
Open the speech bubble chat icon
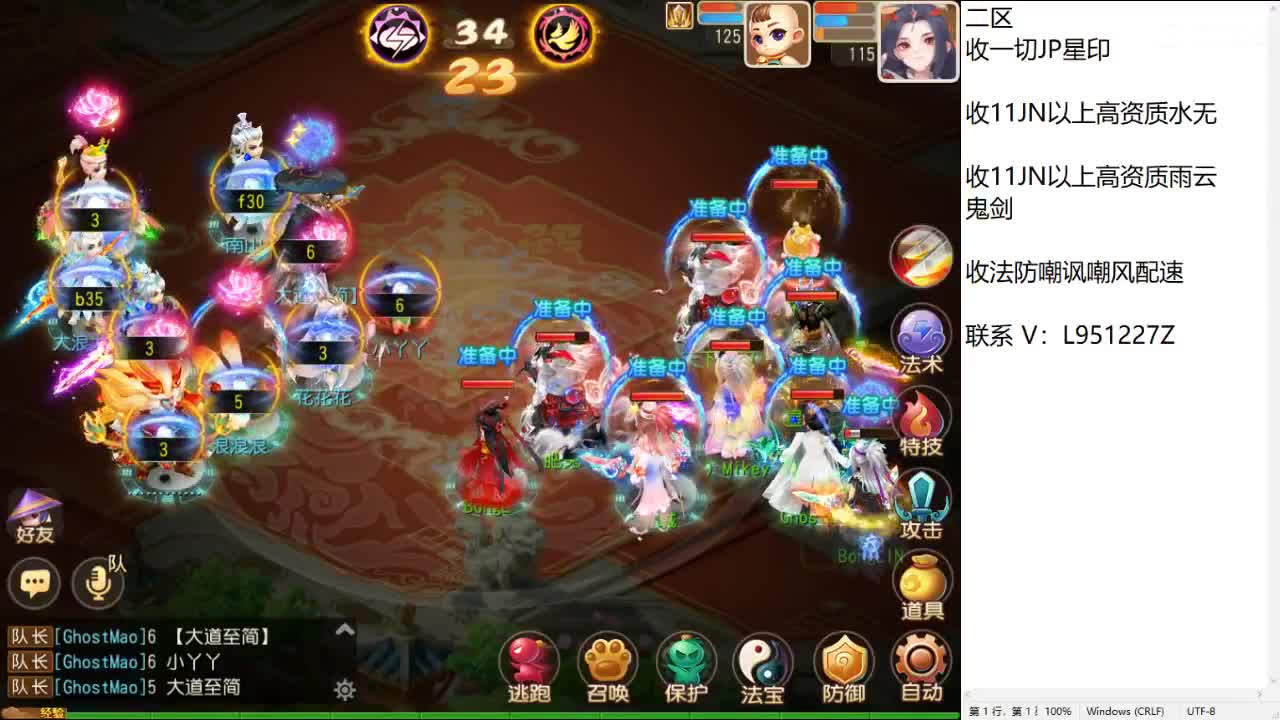click(x=34, y=583)
